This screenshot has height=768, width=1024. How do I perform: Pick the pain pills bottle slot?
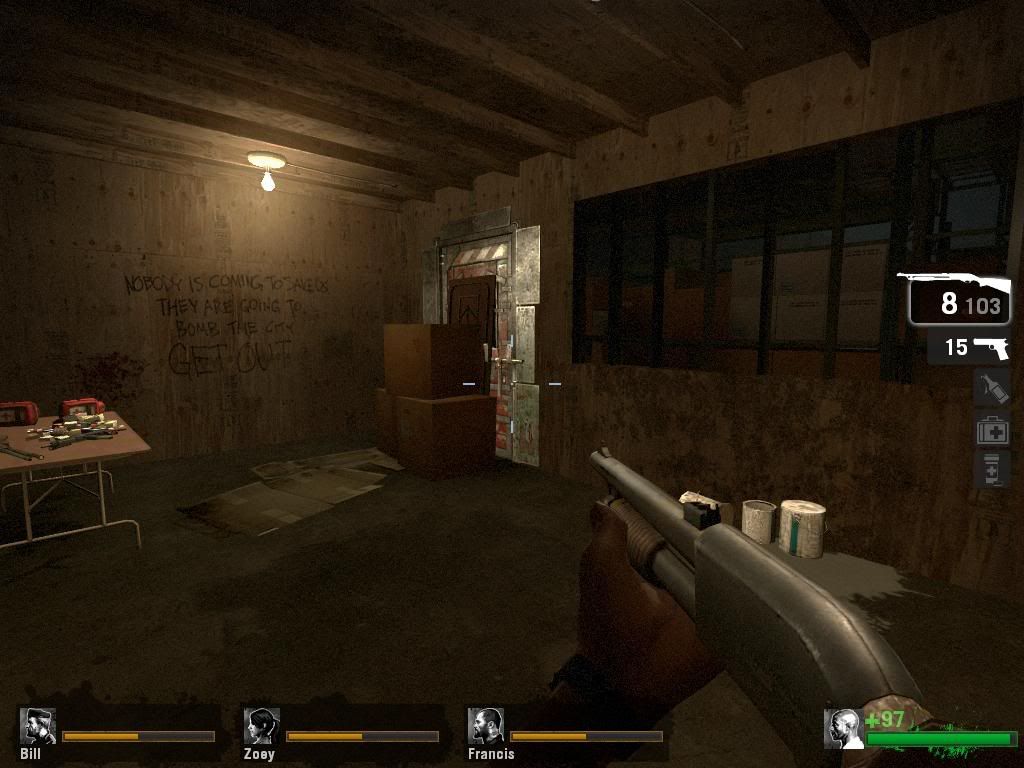991,469
